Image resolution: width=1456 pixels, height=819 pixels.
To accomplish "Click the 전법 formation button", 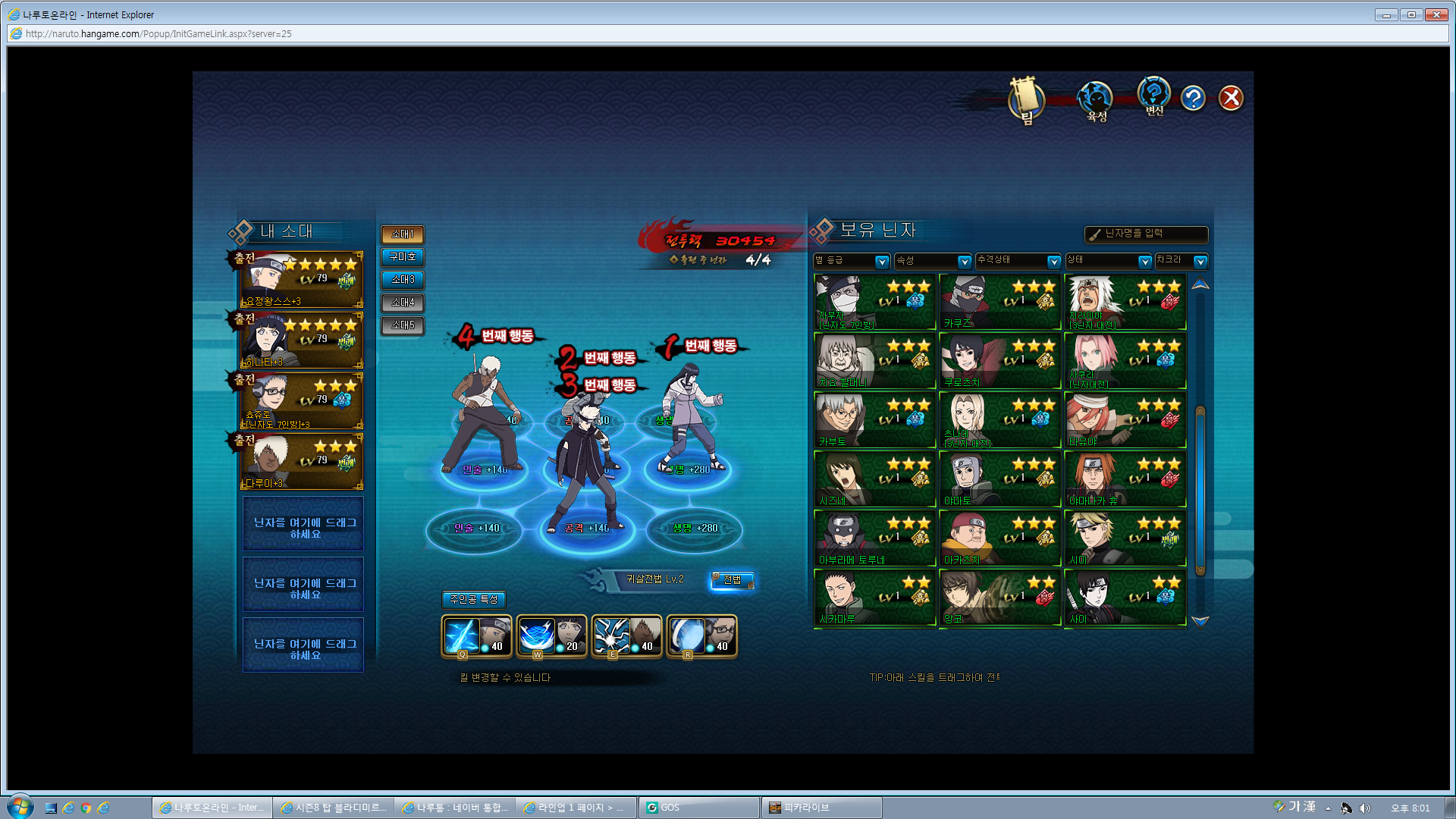I will pyautogui.click(x=732, y=580).
